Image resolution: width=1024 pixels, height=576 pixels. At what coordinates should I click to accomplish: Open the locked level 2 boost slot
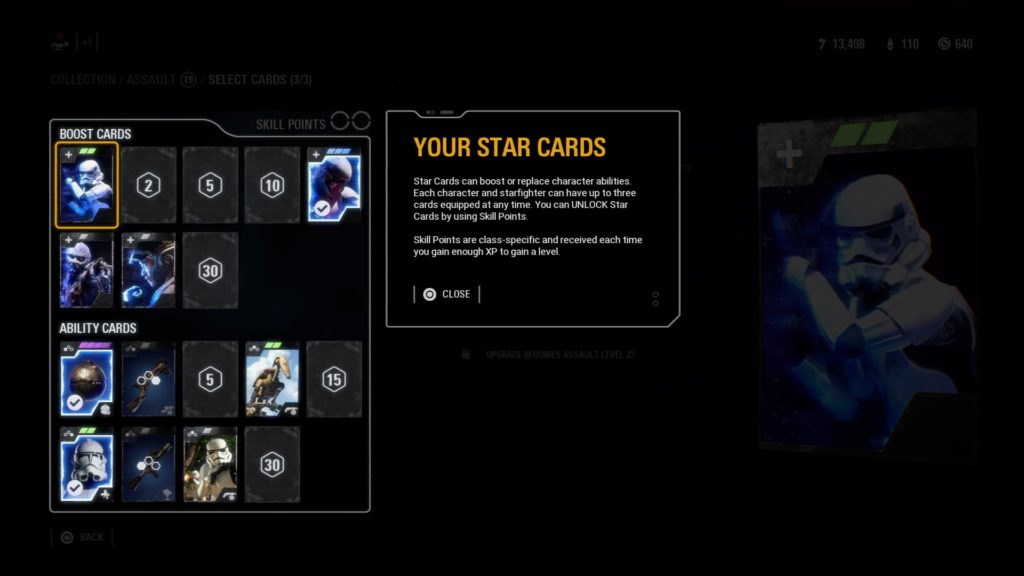click(148, 185)
